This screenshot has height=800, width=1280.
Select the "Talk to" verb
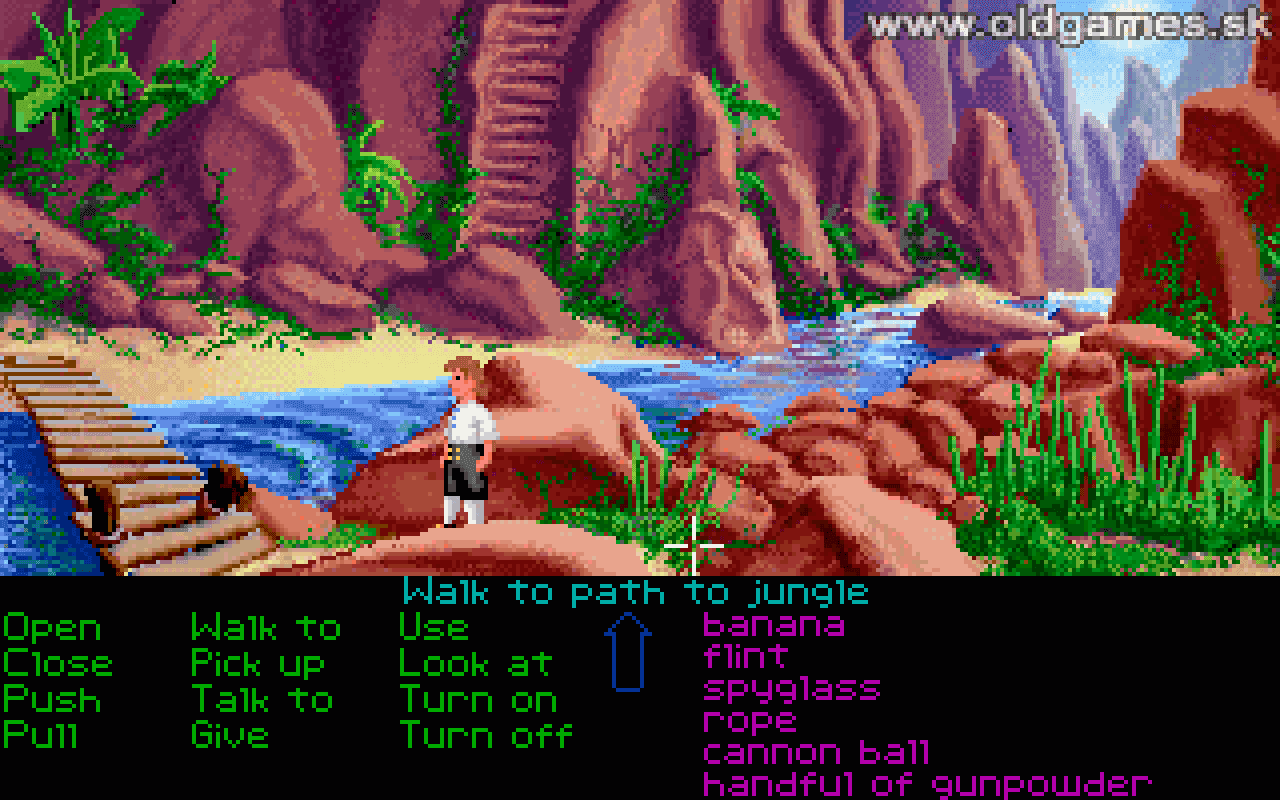point(262,700)
